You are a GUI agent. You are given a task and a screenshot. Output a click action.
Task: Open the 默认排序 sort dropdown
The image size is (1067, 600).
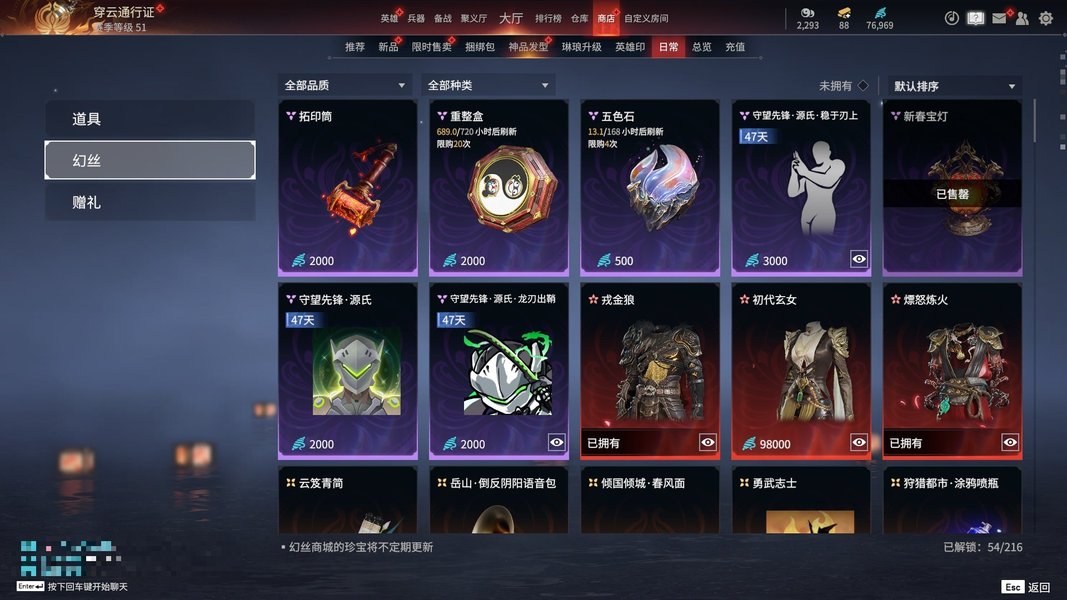954,87
